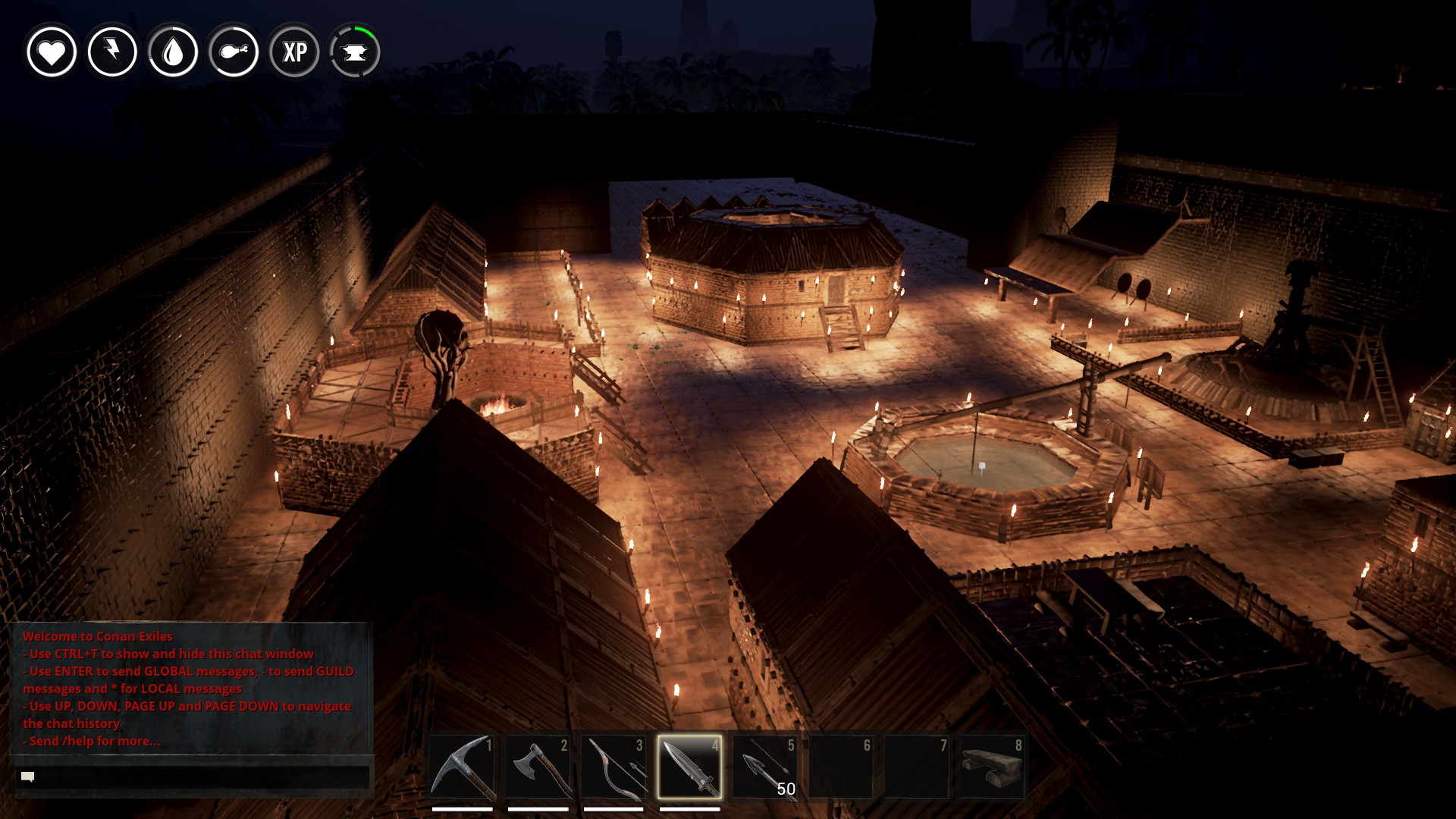Open the XP experience indicator
Image resolution: width=1456 pixels, height=819 pixels.
[294, 52]
